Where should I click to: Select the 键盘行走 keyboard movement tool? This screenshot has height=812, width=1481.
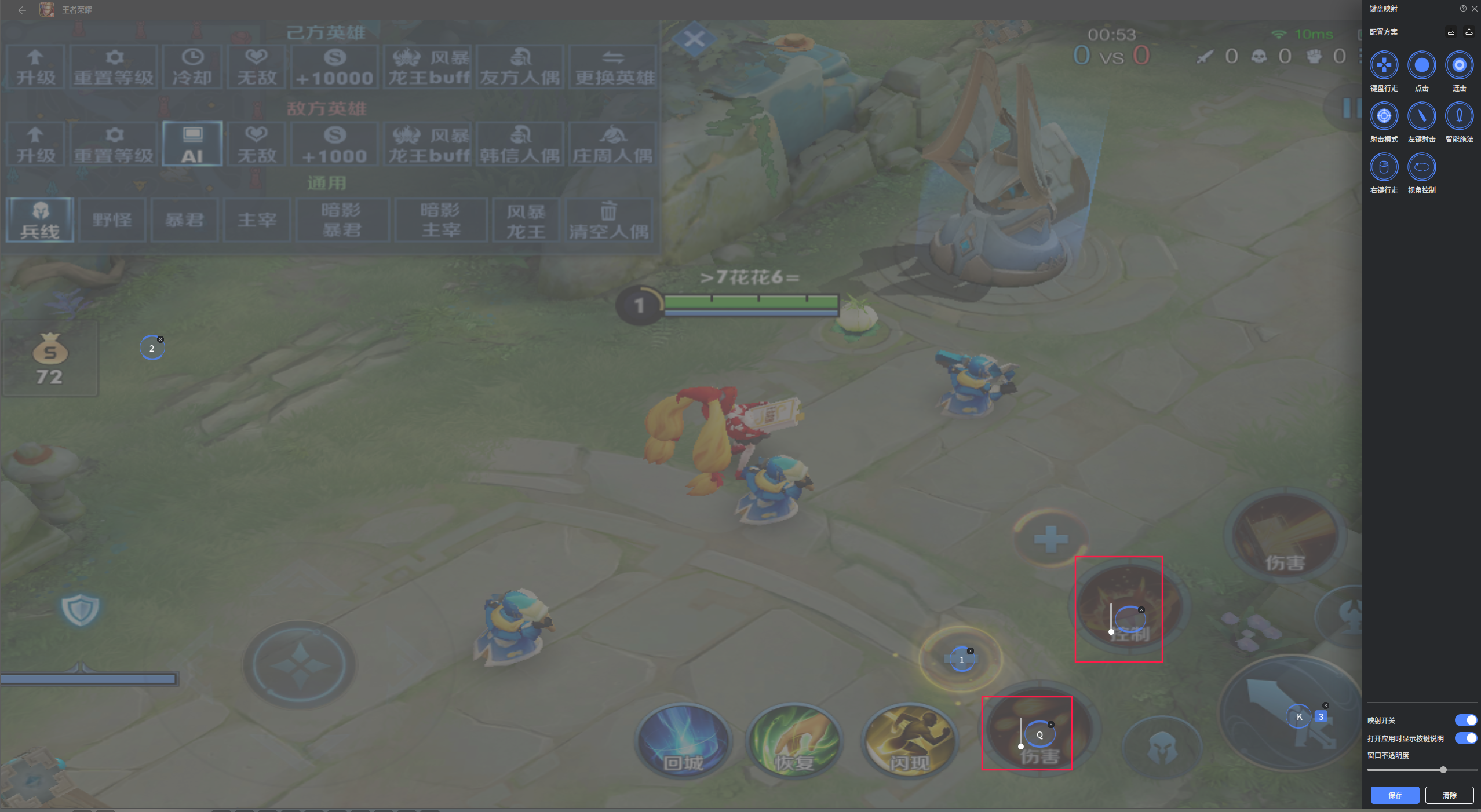click(x=1384, y=65)
